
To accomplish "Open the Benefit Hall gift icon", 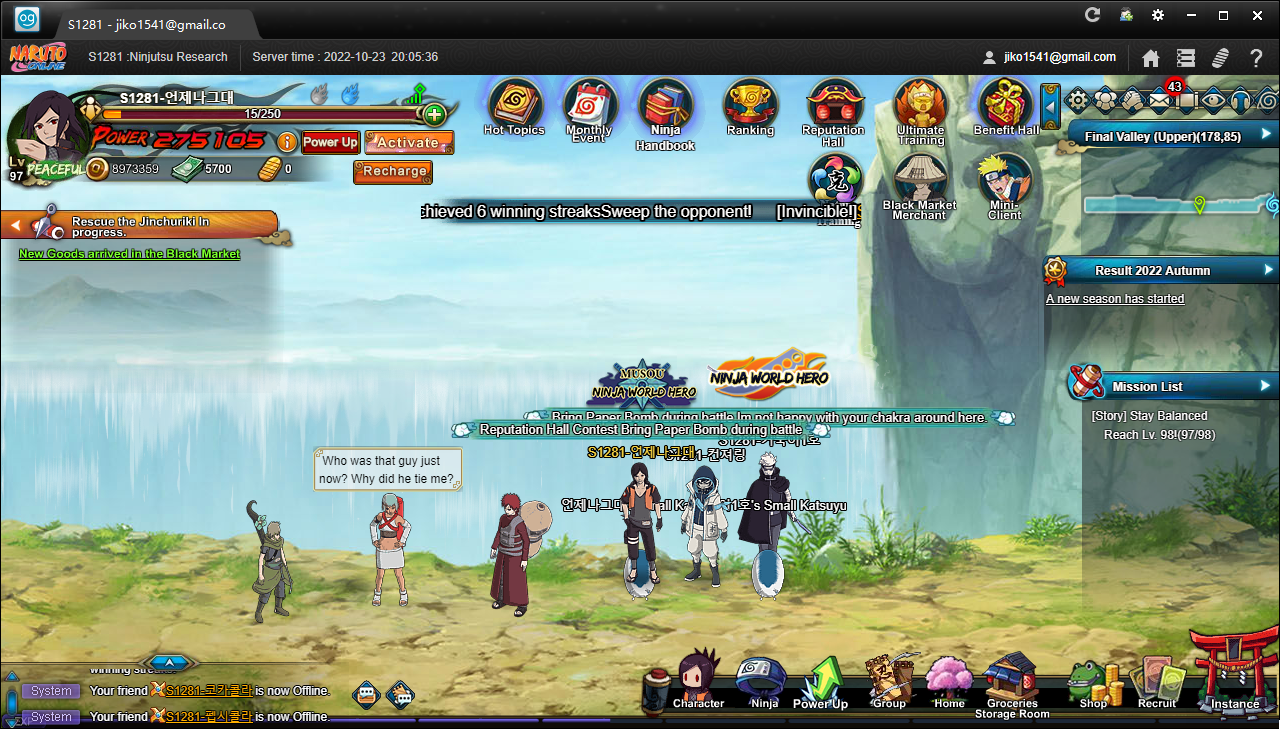I will (x=1006, y=106).
